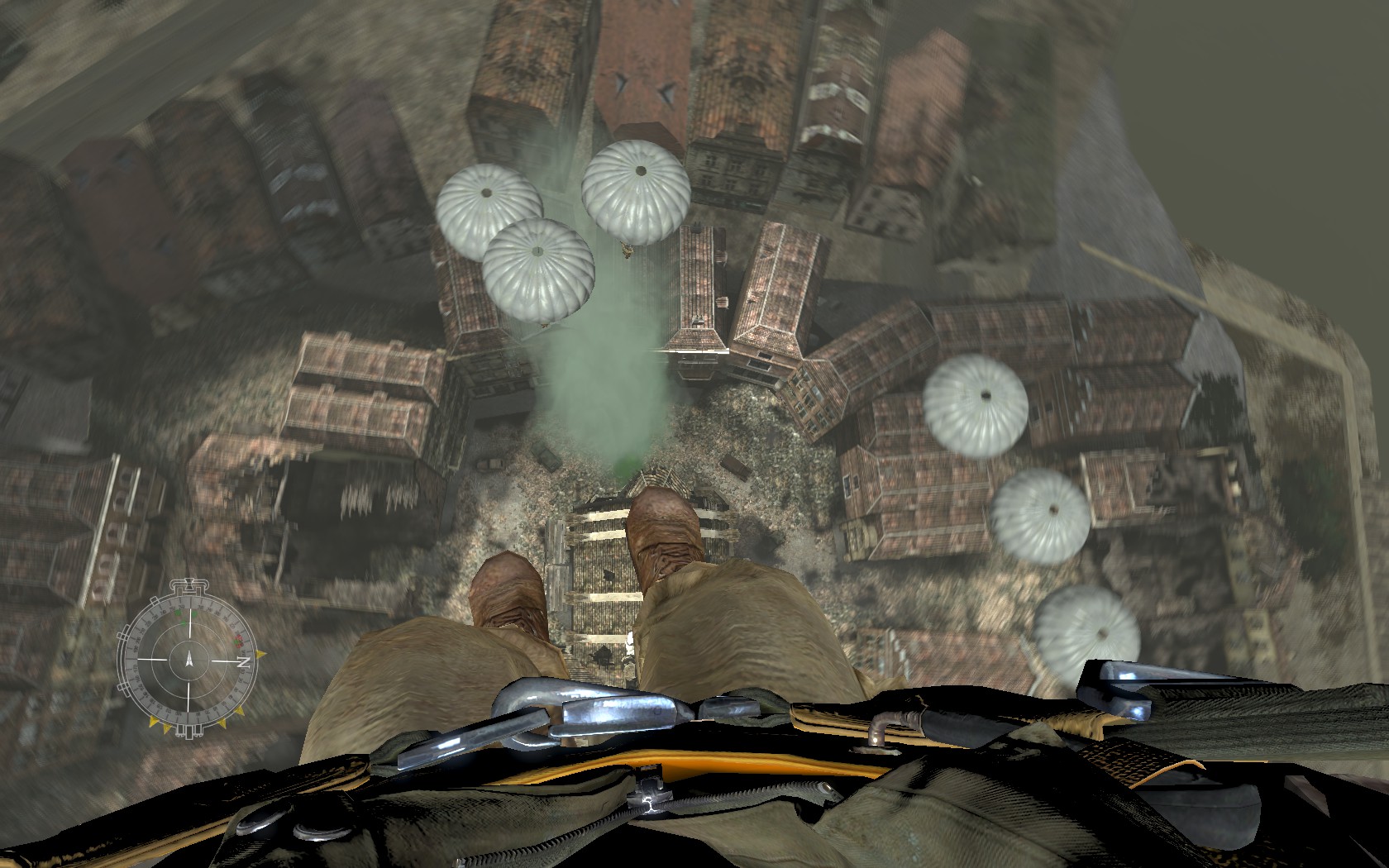Select the large white 'N' on the compass

243,661
